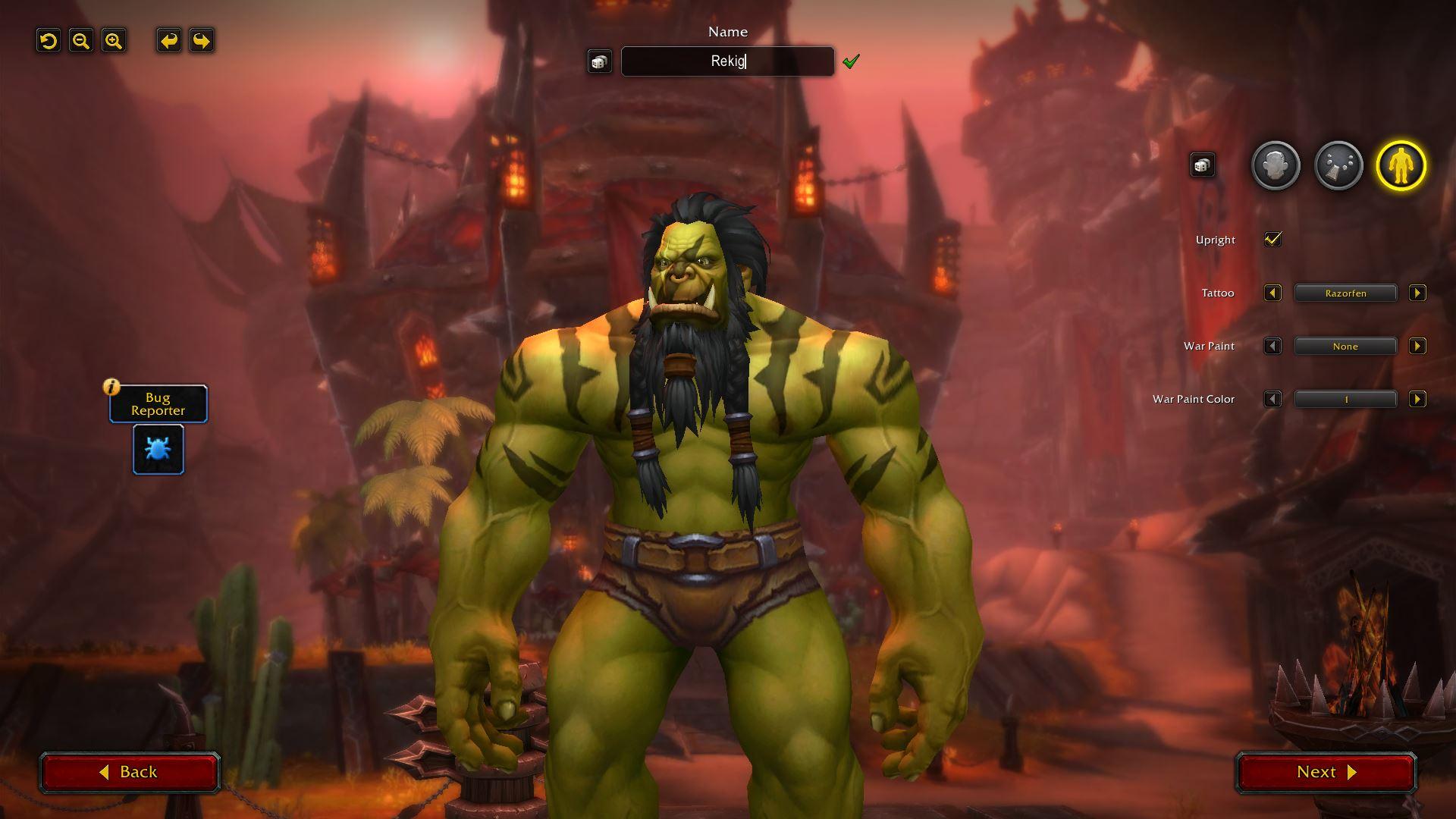Toggle the Upright posture checkbox
Viewport: 1456px width, 819px height.
(1272, 240)
